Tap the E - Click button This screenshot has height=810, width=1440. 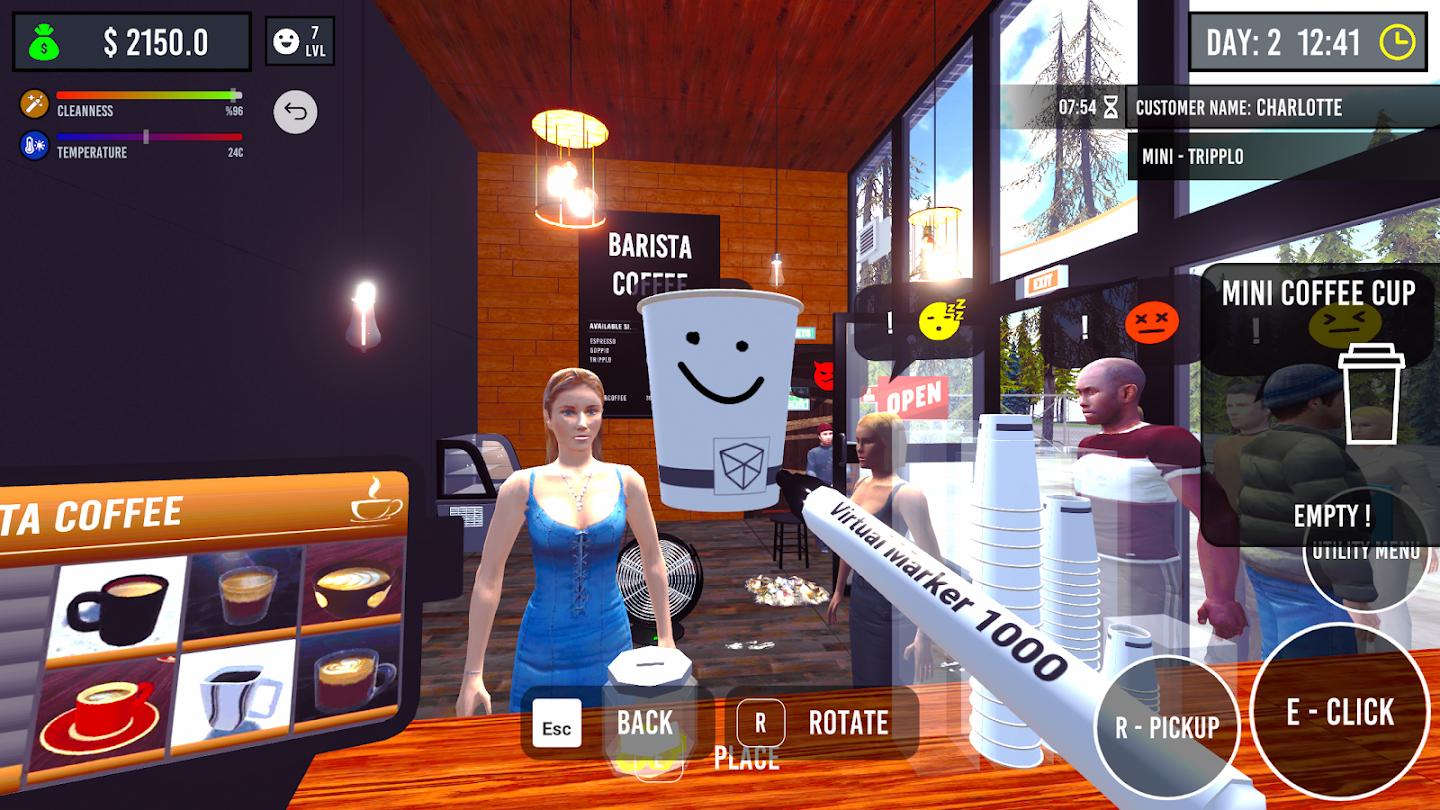[1339, 712]
